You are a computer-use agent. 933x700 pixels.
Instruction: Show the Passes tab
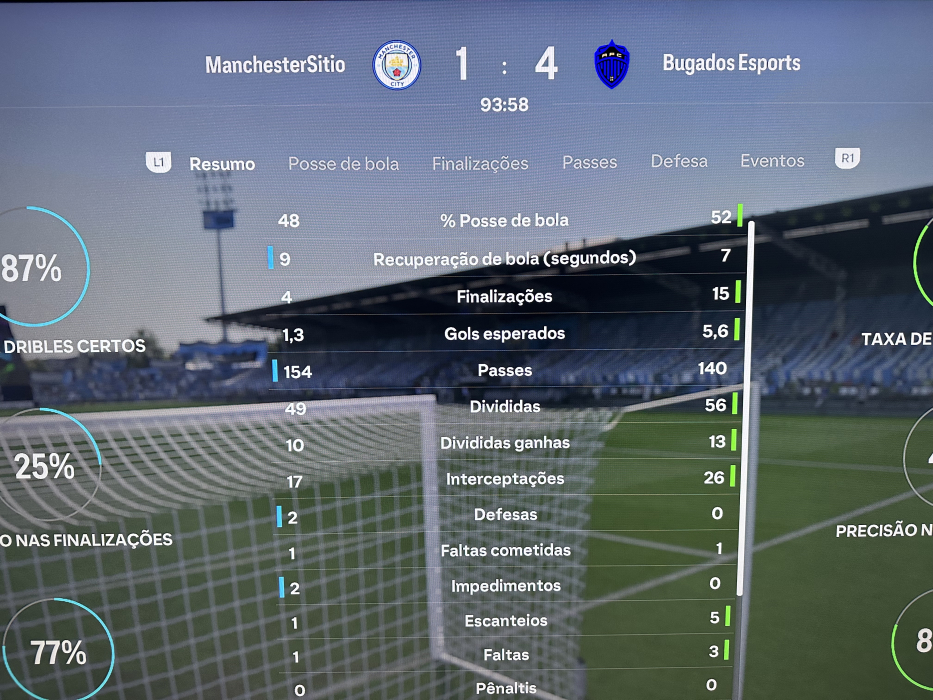click(589, 162)
